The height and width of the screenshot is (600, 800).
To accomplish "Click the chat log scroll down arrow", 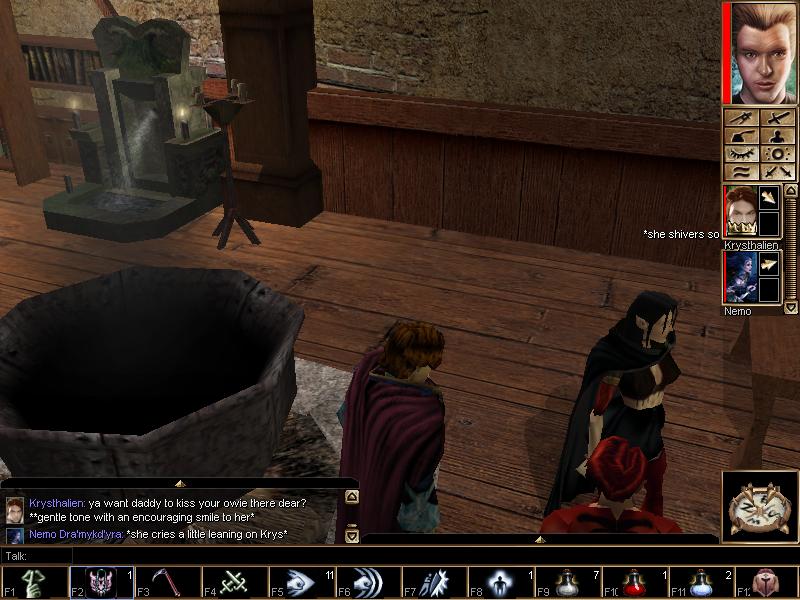I will 351,536.
